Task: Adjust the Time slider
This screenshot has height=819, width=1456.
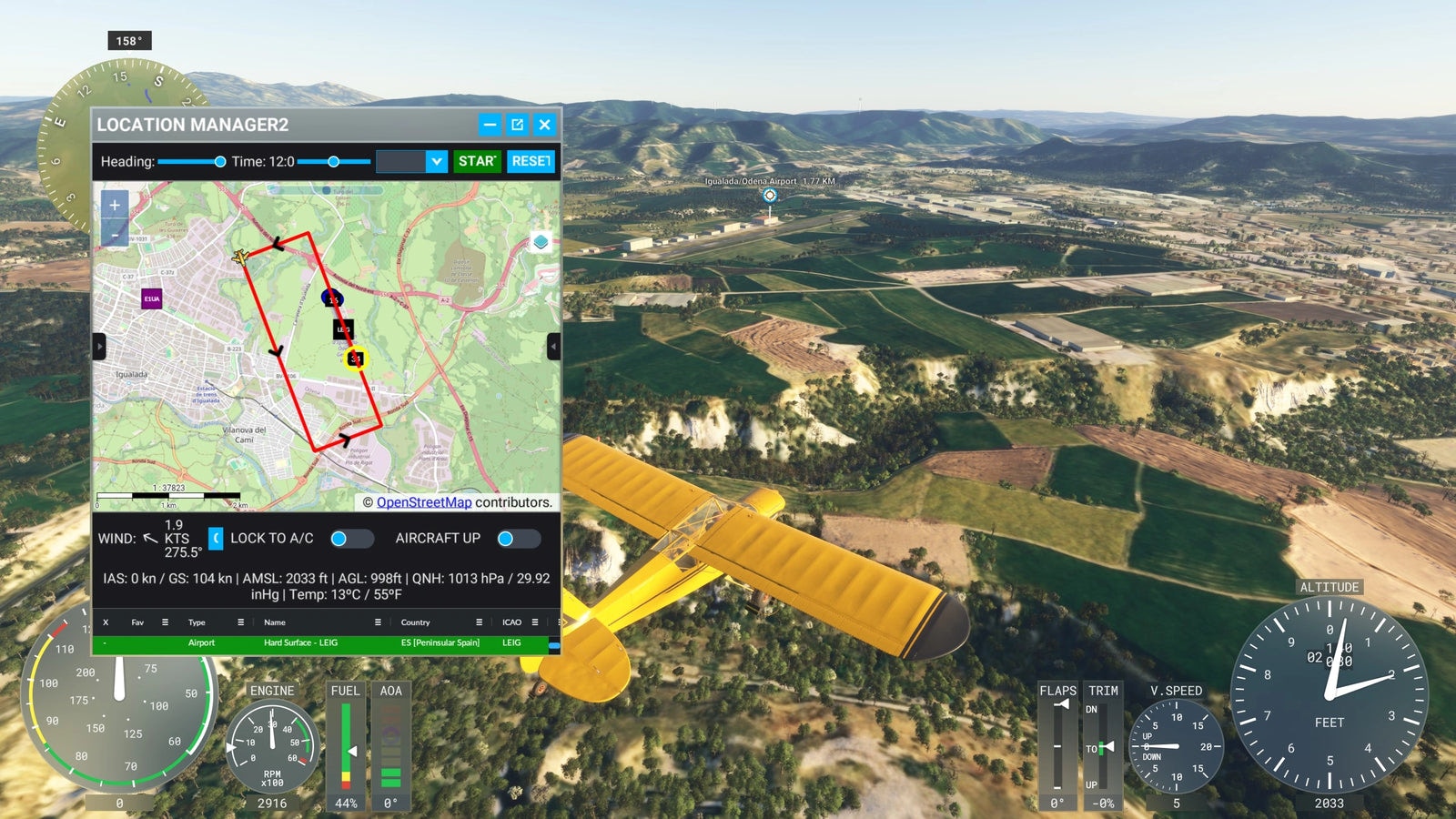Action: click(334, 162)
